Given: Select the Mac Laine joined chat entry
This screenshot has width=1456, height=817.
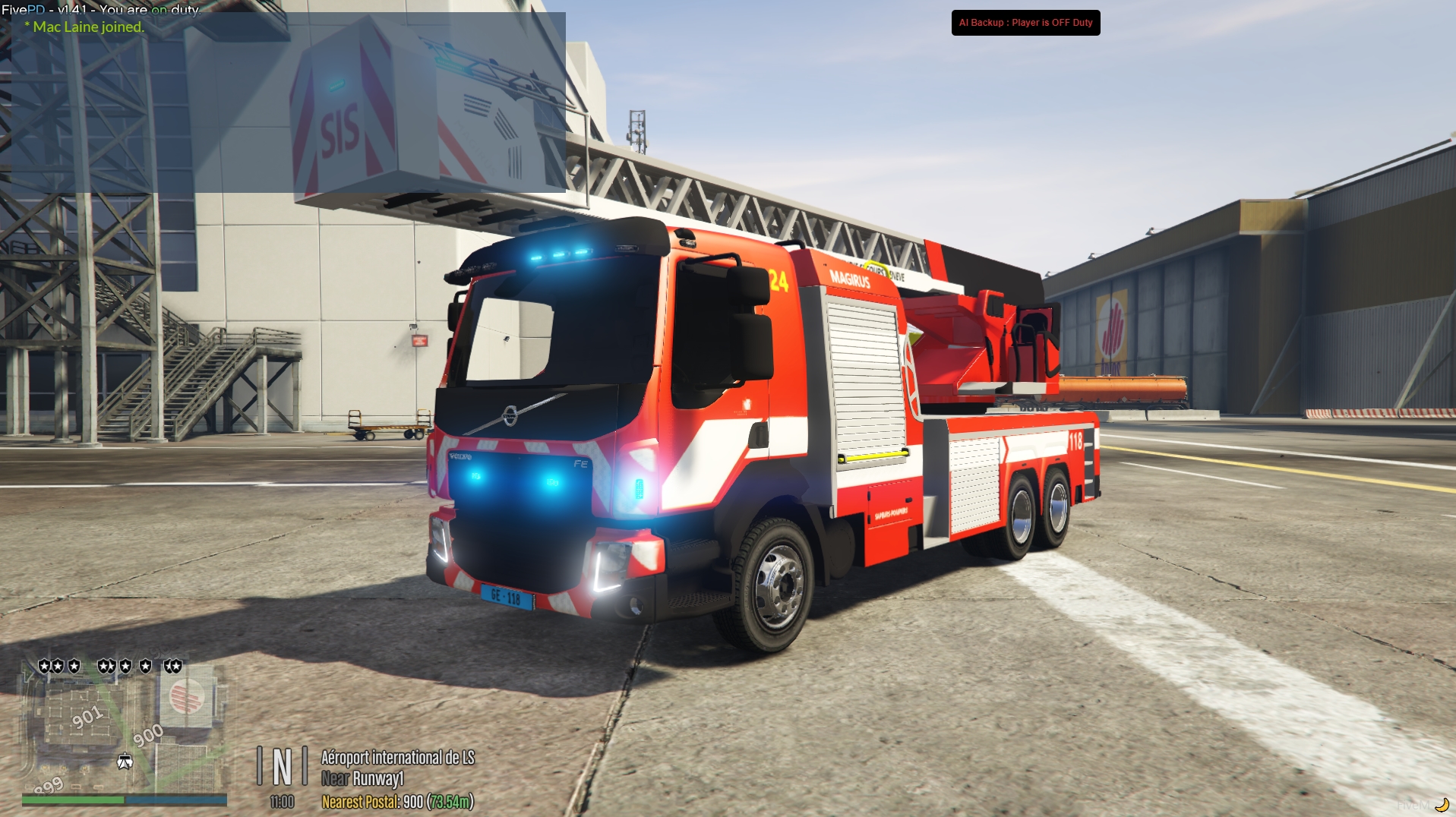Looking at the screenshot, I should [x=84, y=27].
